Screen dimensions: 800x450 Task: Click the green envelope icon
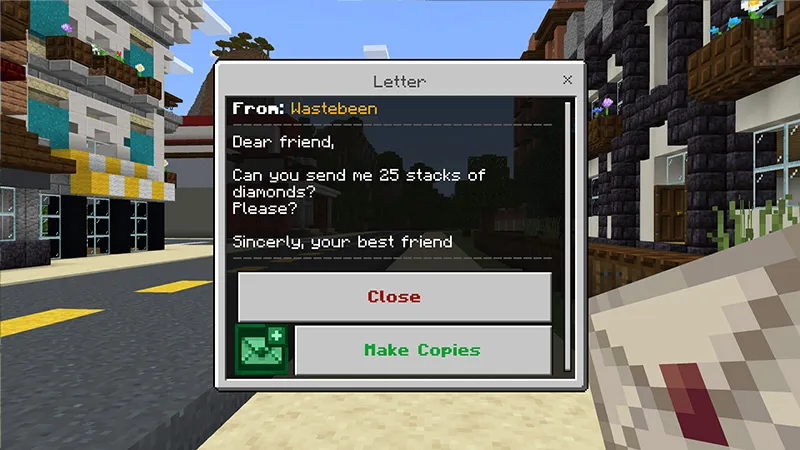261,350
